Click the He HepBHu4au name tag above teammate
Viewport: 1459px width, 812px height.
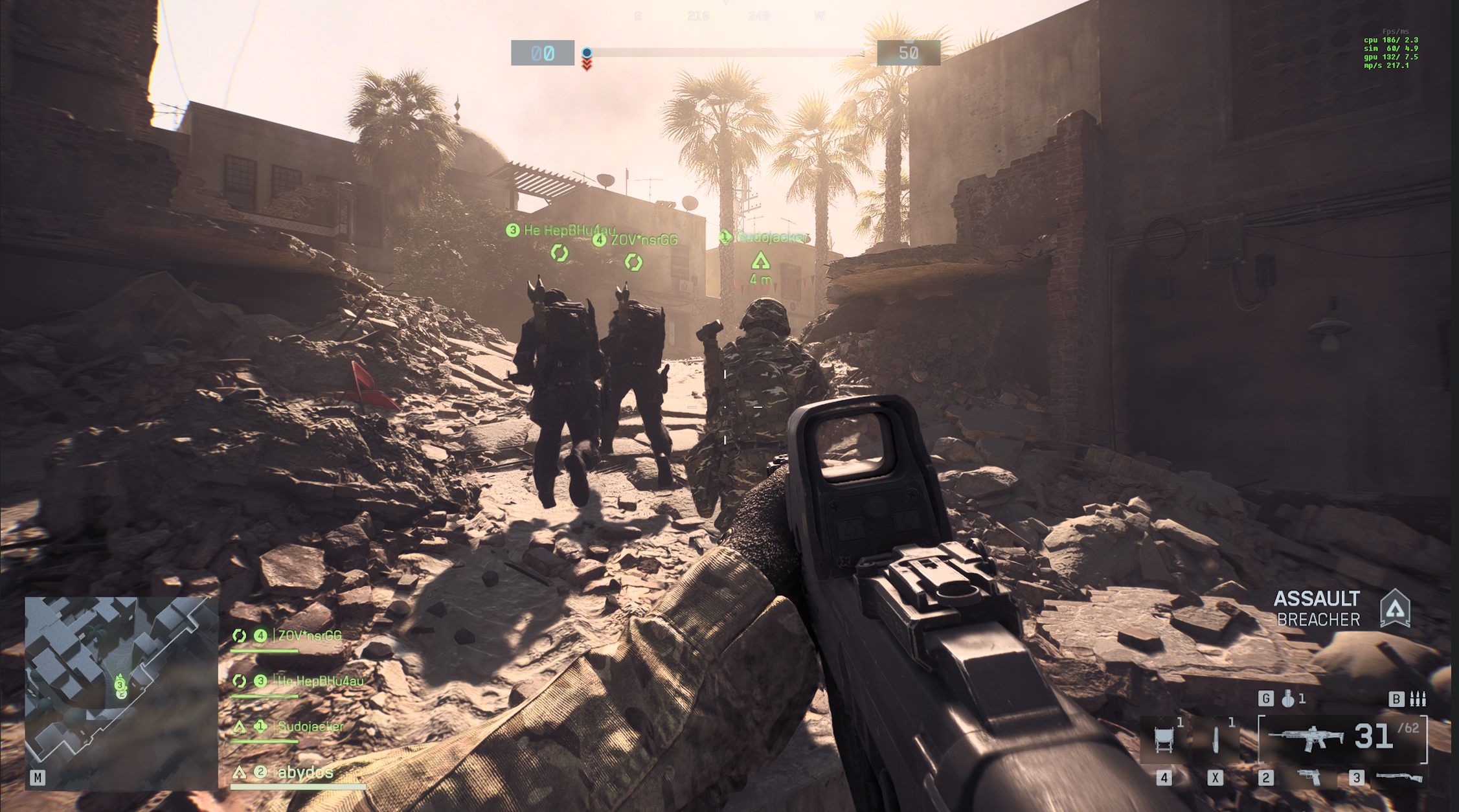pos(569,230)
